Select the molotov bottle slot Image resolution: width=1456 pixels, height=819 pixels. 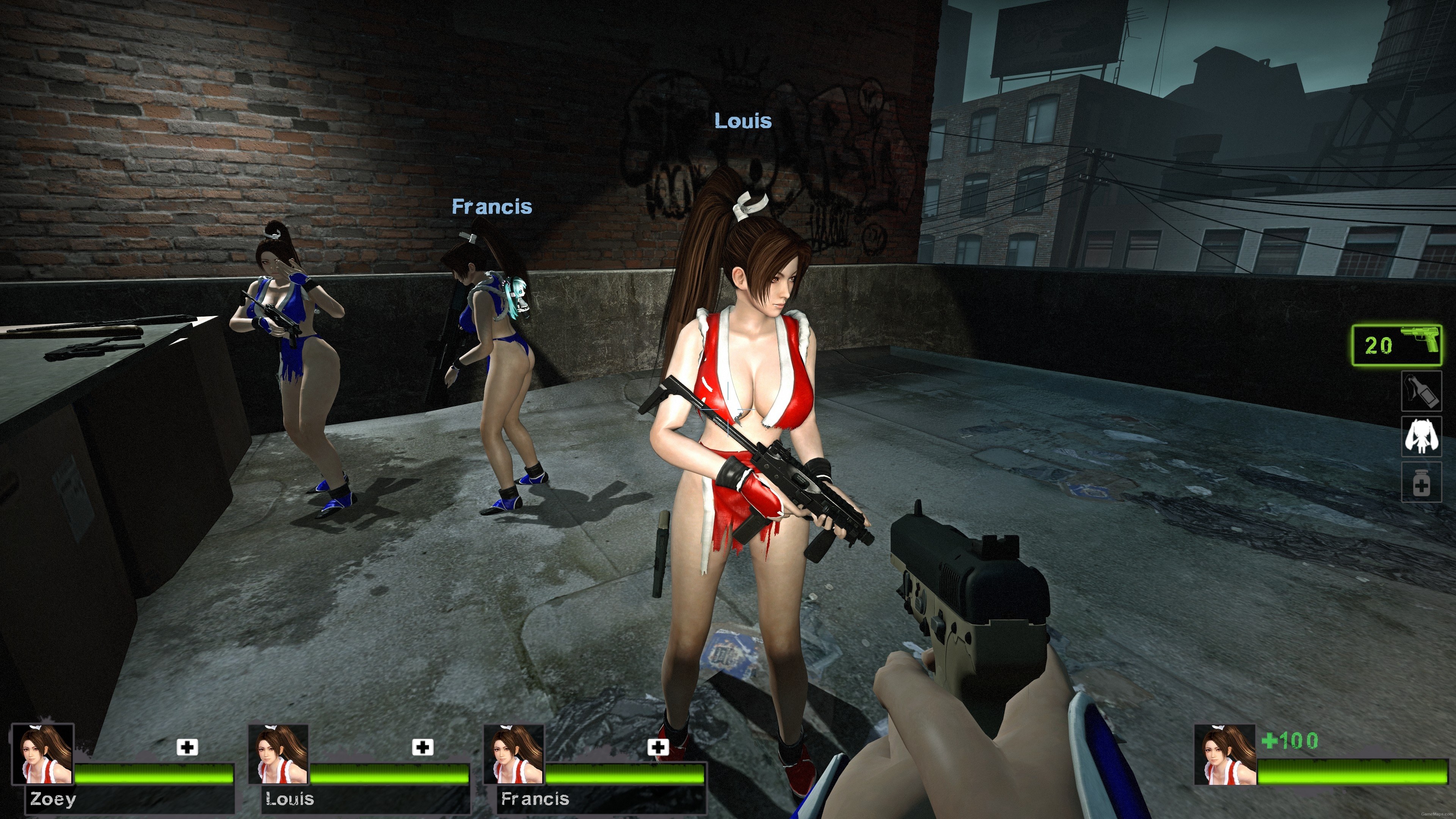[1420, 391]
